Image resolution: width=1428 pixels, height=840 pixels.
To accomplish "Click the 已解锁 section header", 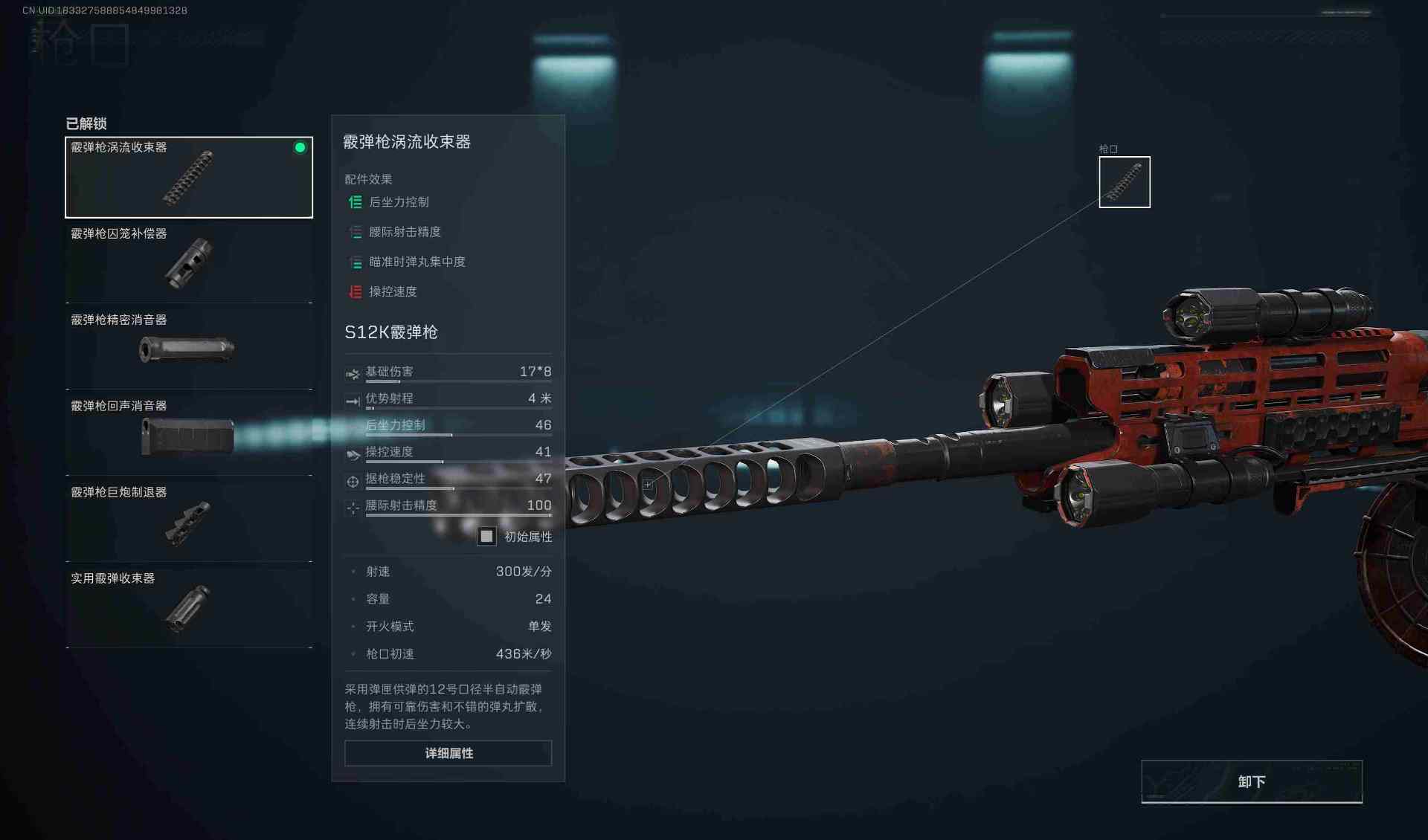I will click(x=87, y=124).
